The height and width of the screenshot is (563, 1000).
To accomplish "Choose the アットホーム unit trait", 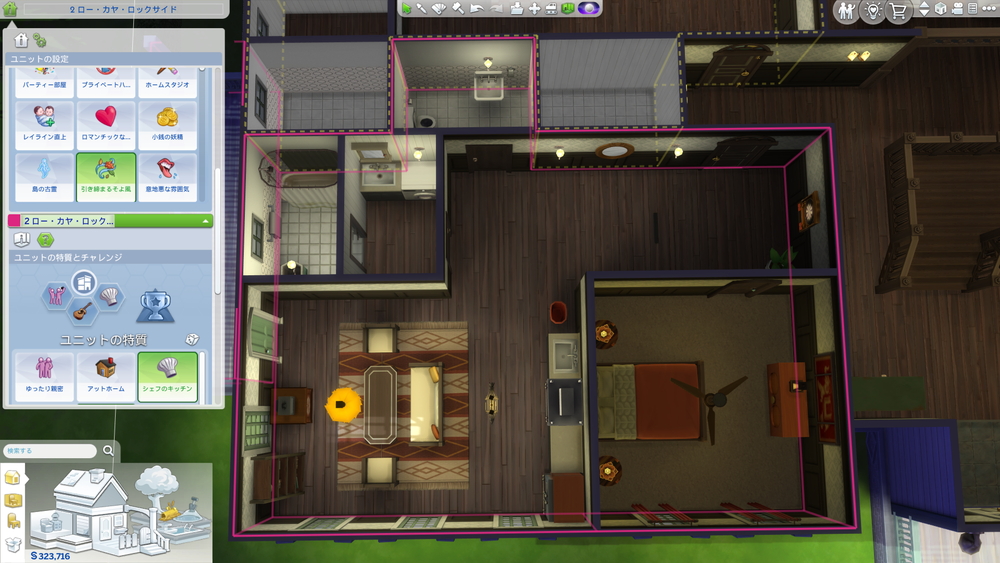I will click(105, 376).
